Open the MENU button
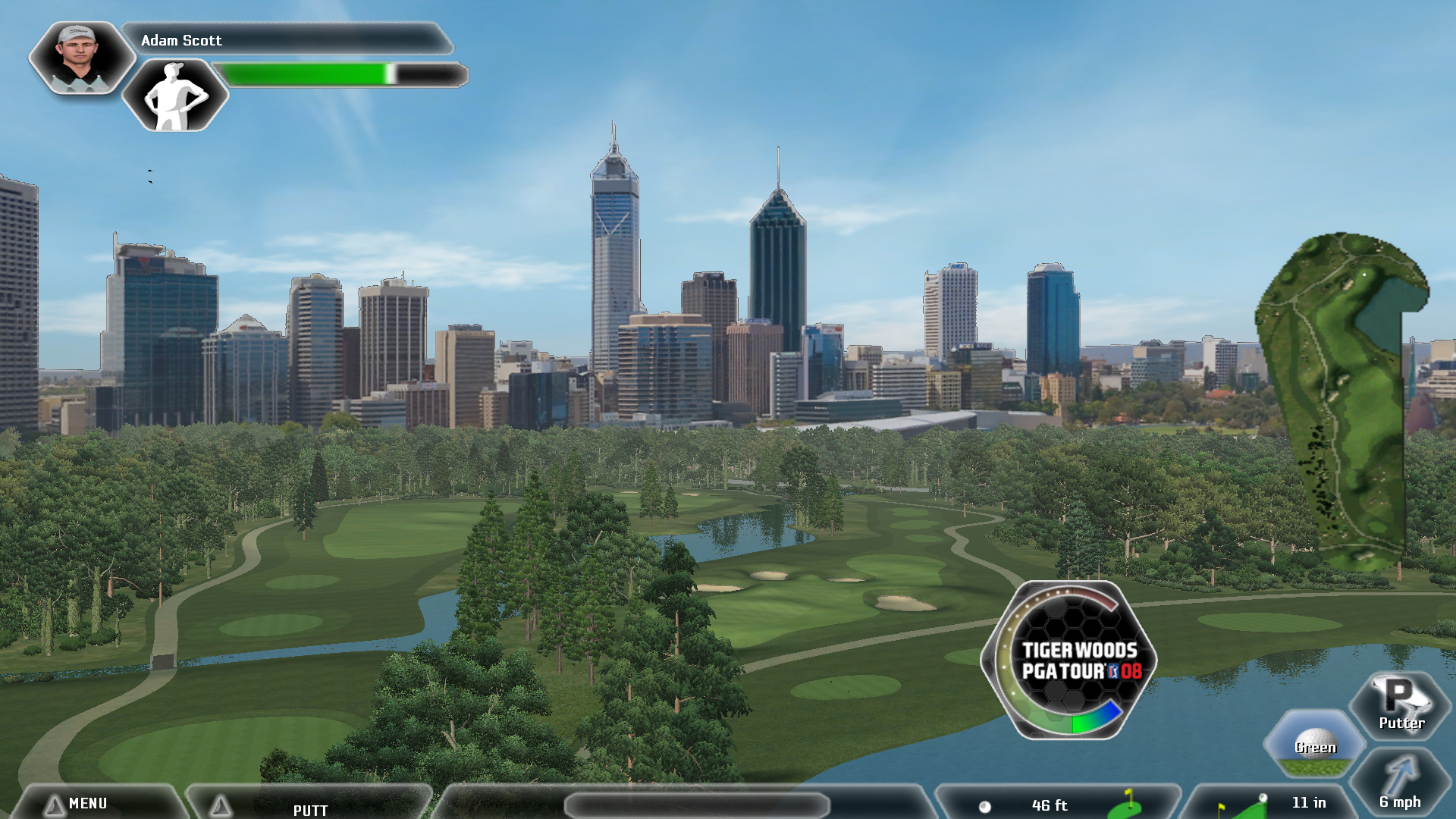The height and width of the screenshot is (819, 1456). [x=87, y=803]
